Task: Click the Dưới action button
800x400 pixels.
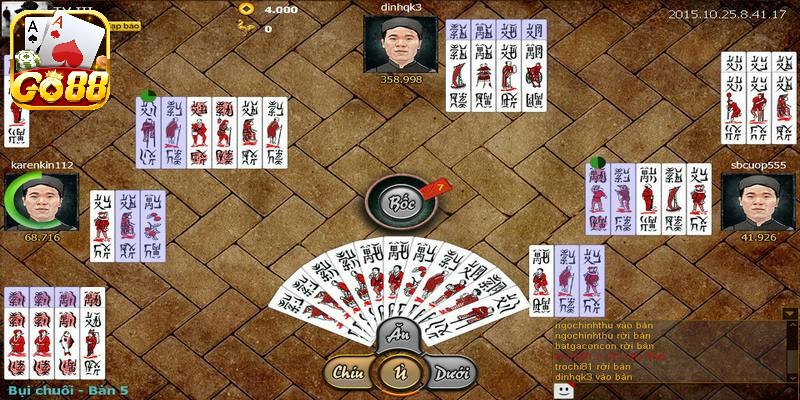Action: 451,374
